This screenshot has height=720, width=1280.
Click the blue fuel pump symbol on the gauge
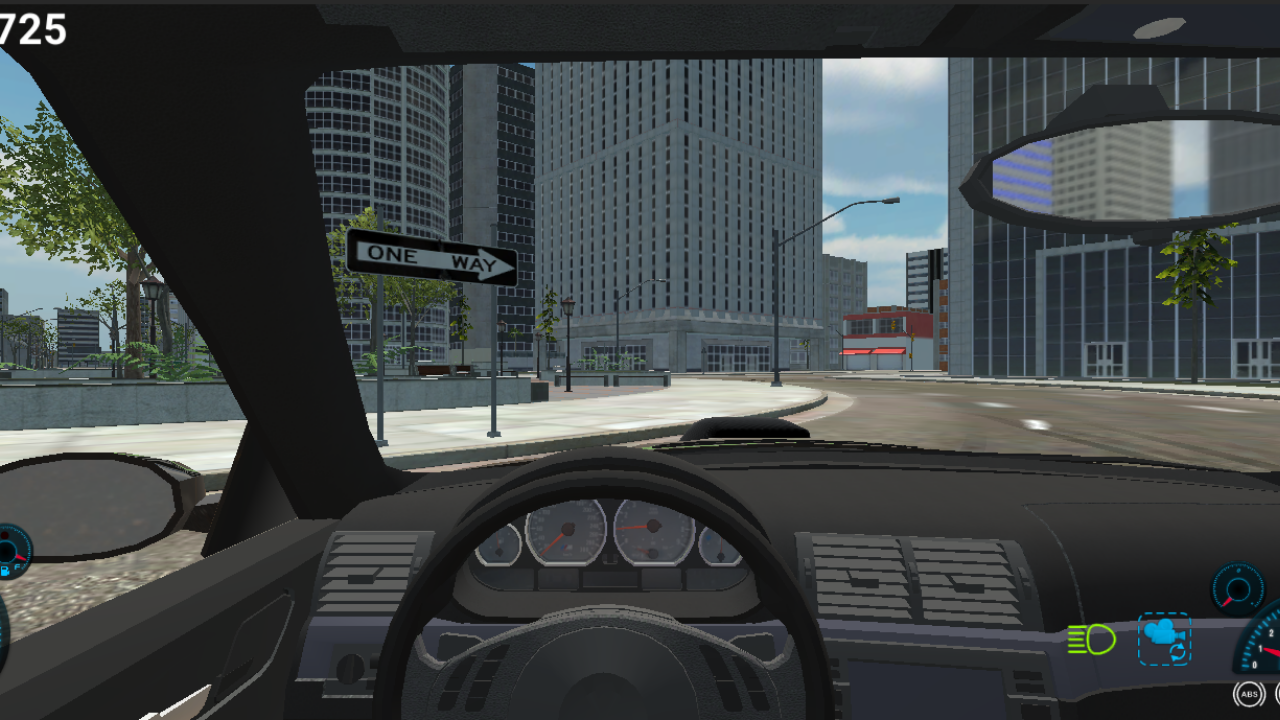(6, 572)
